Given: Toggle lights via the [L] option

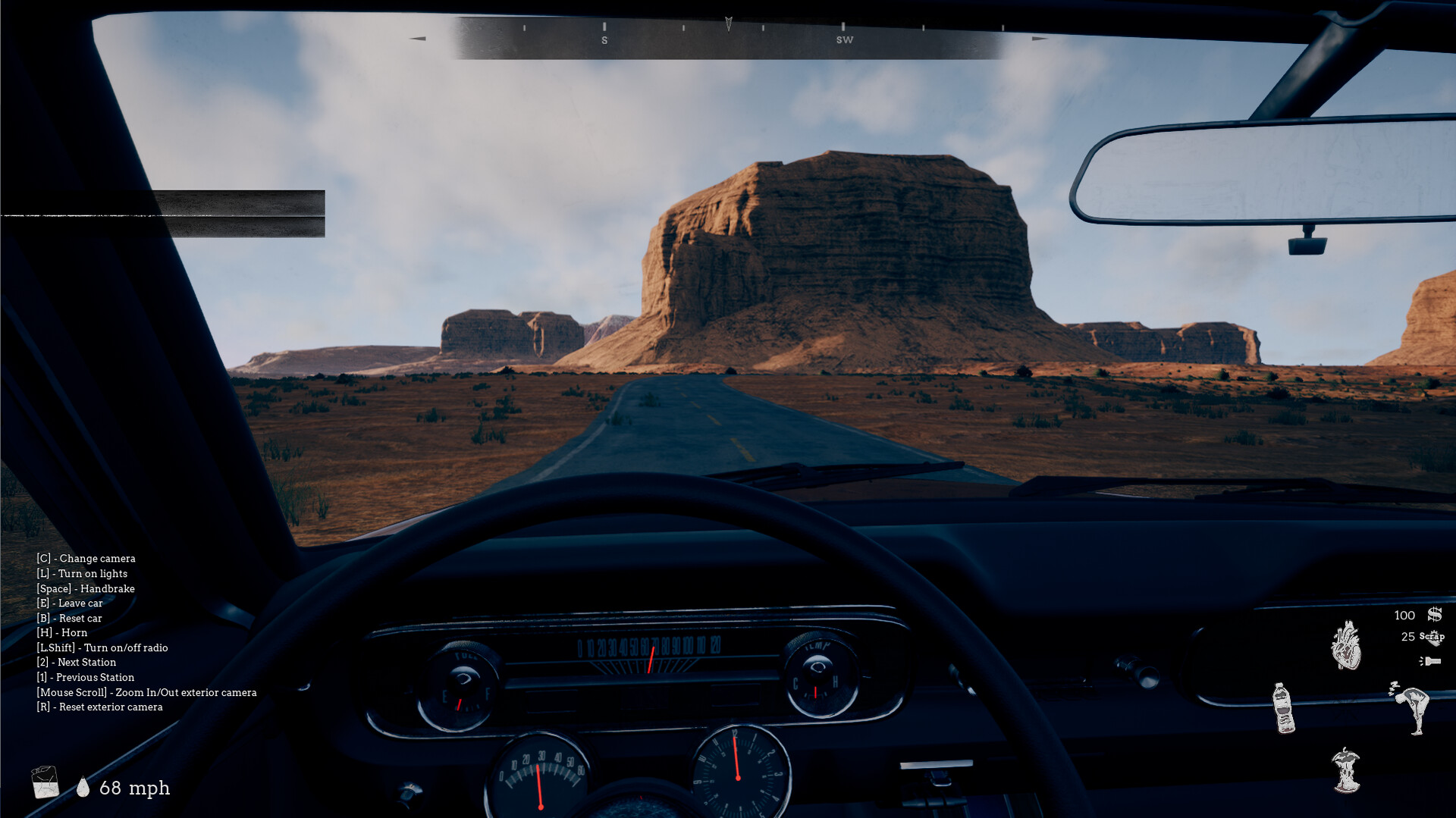Looking at the screenshot, I should 82,574.
